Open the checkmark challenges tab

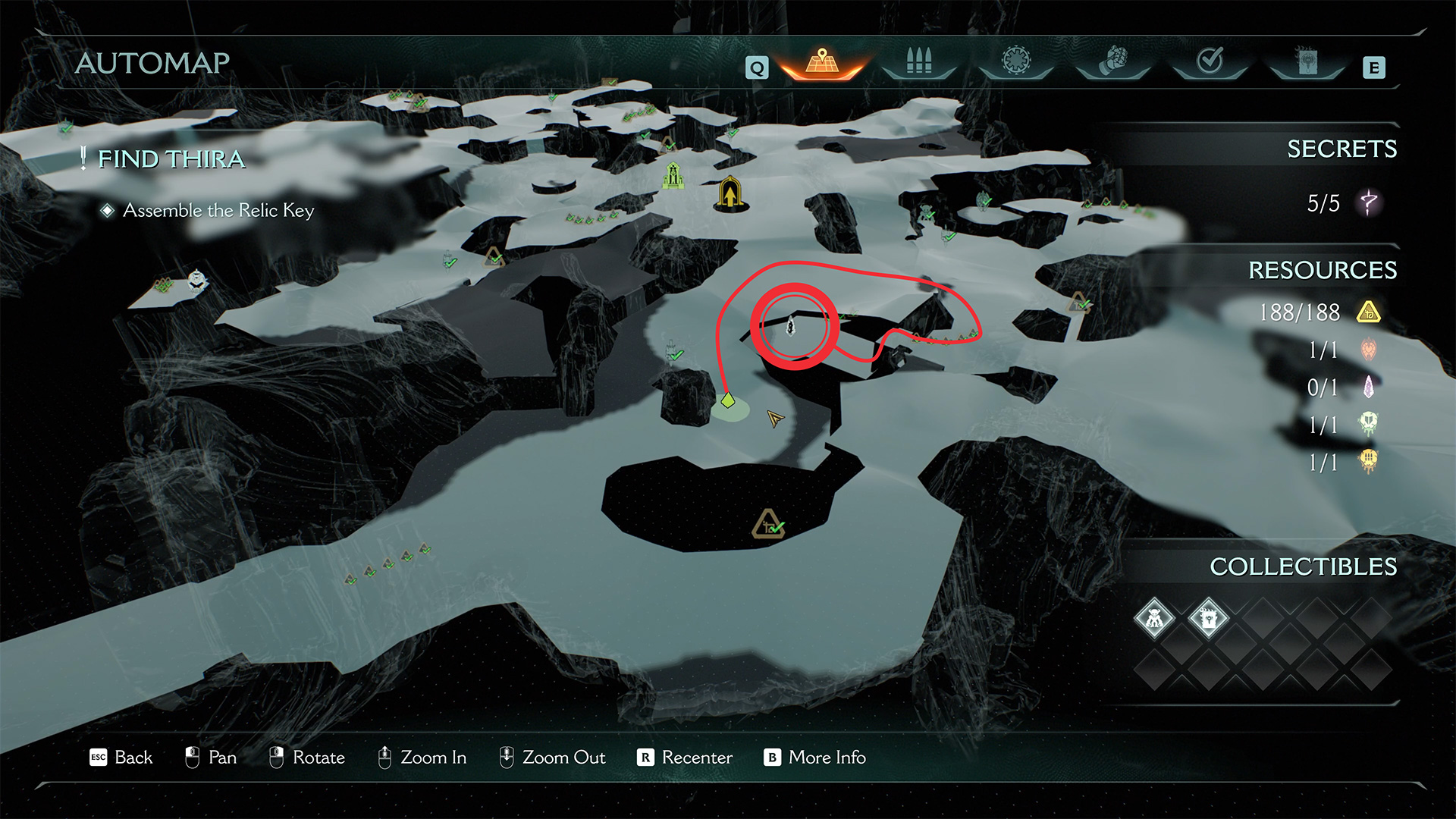point(1210,61)
